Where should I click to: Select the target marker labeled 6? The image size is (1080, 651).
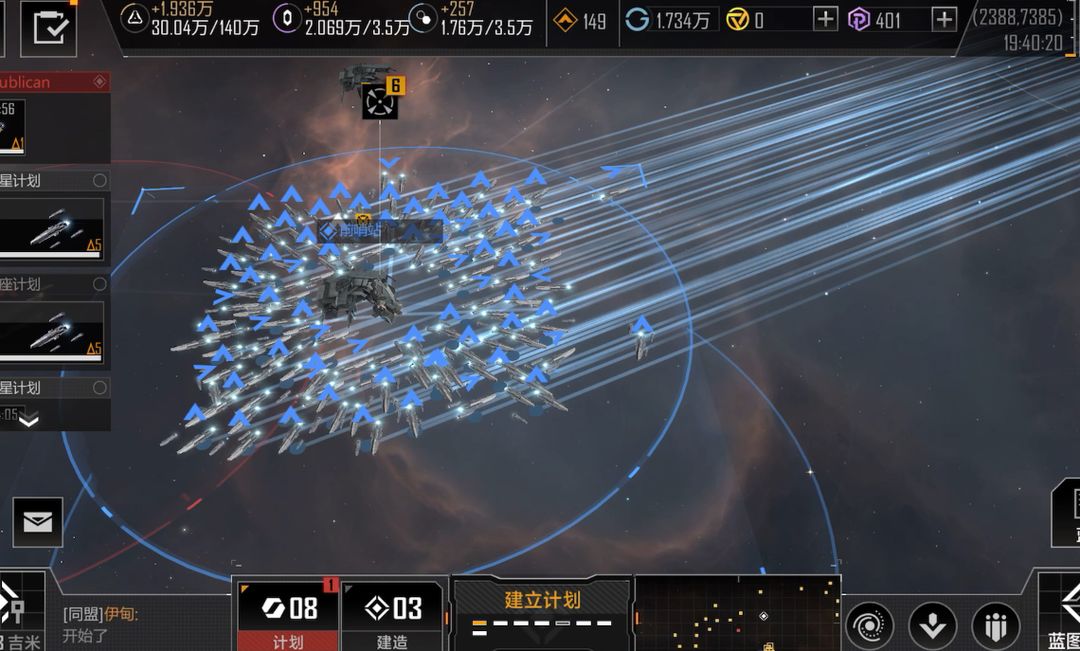pos(380,101)
